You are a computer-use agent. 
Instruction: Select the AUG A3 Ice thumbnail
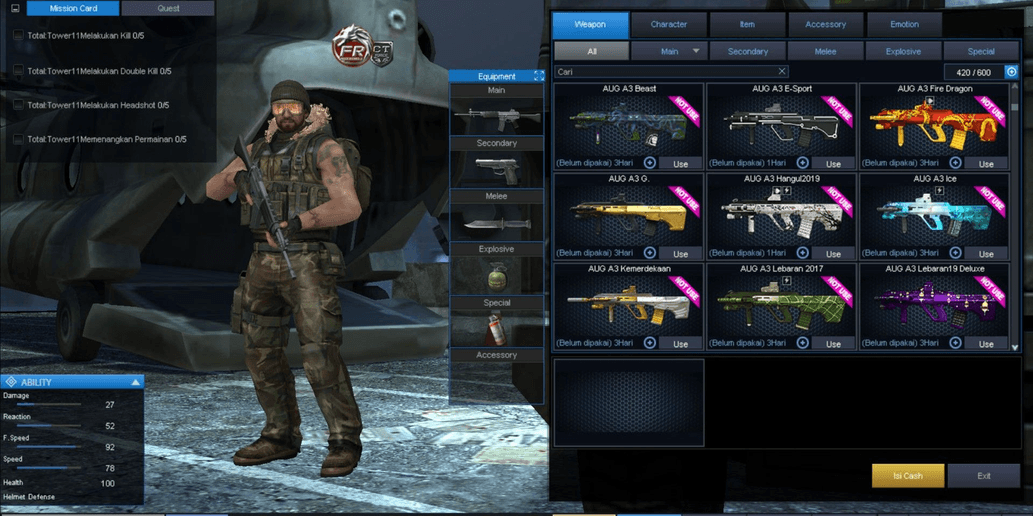click(x=934, y=213)
